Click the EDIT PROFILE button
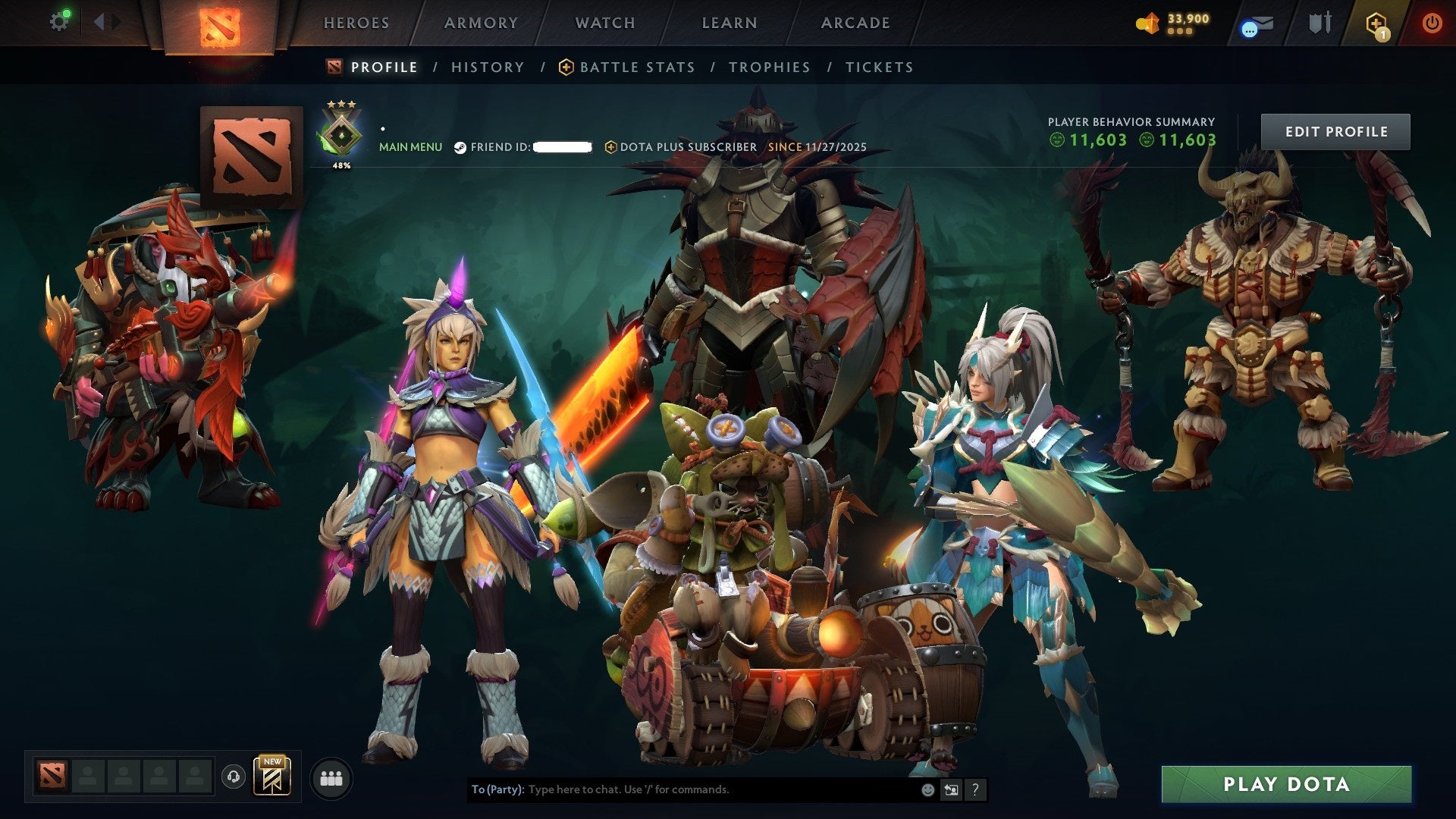Viewport: 1456px width, 819px height. coord(1335,130)
